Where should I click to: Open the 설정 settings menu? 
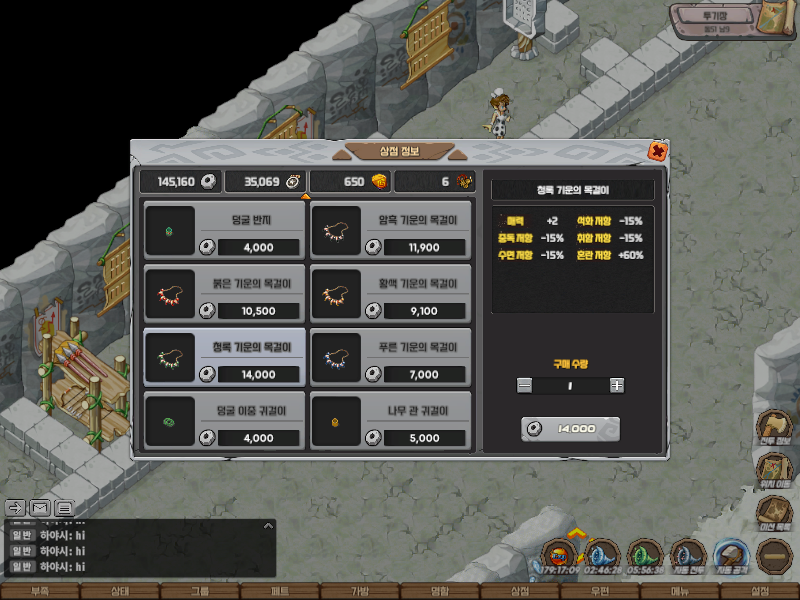[x=759, y=592]
